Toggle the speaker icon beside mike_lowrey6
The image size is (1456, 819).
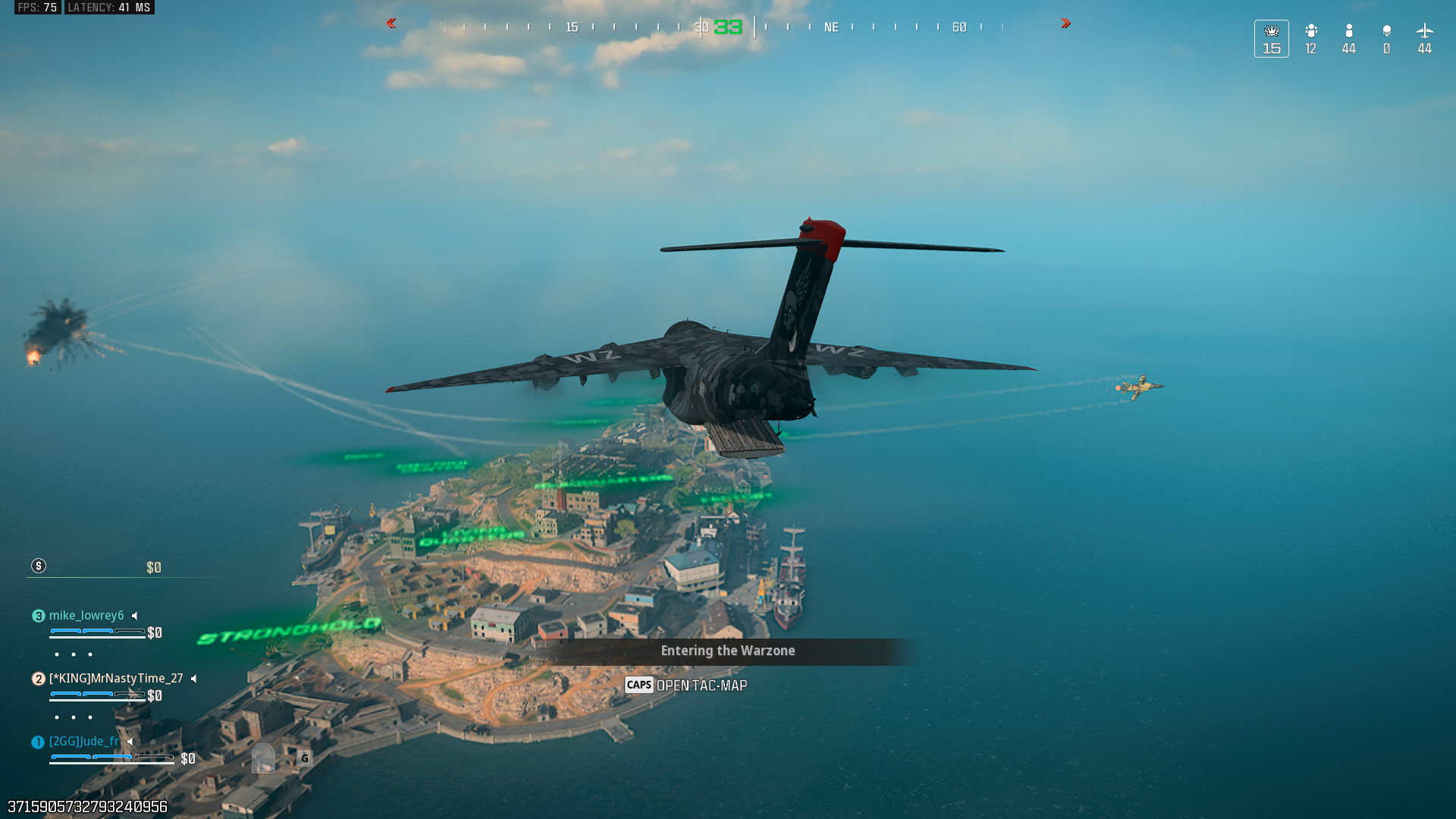tap(135, 616)
